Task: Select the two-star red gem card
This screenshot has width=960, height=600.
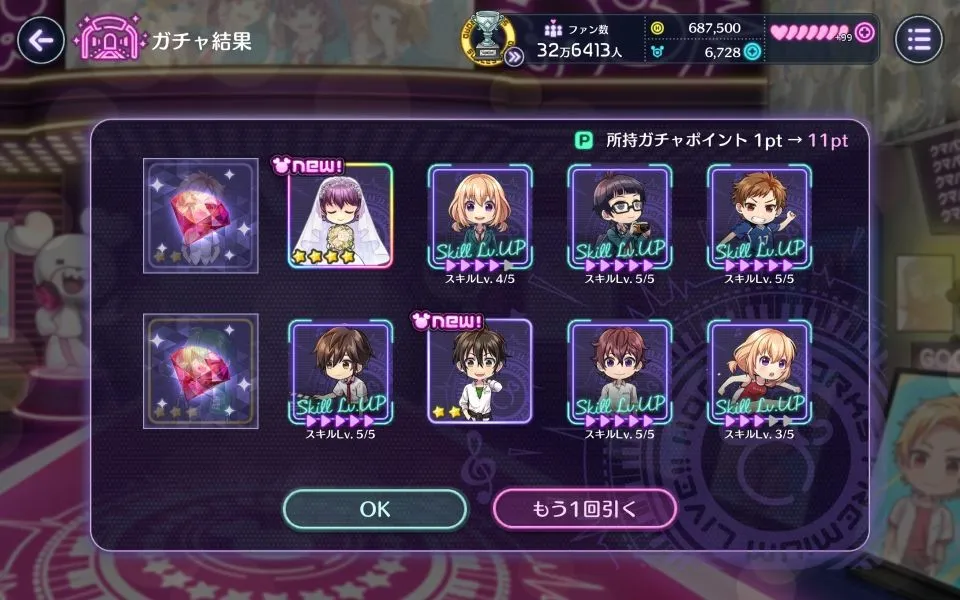Action: click(200, 216)
